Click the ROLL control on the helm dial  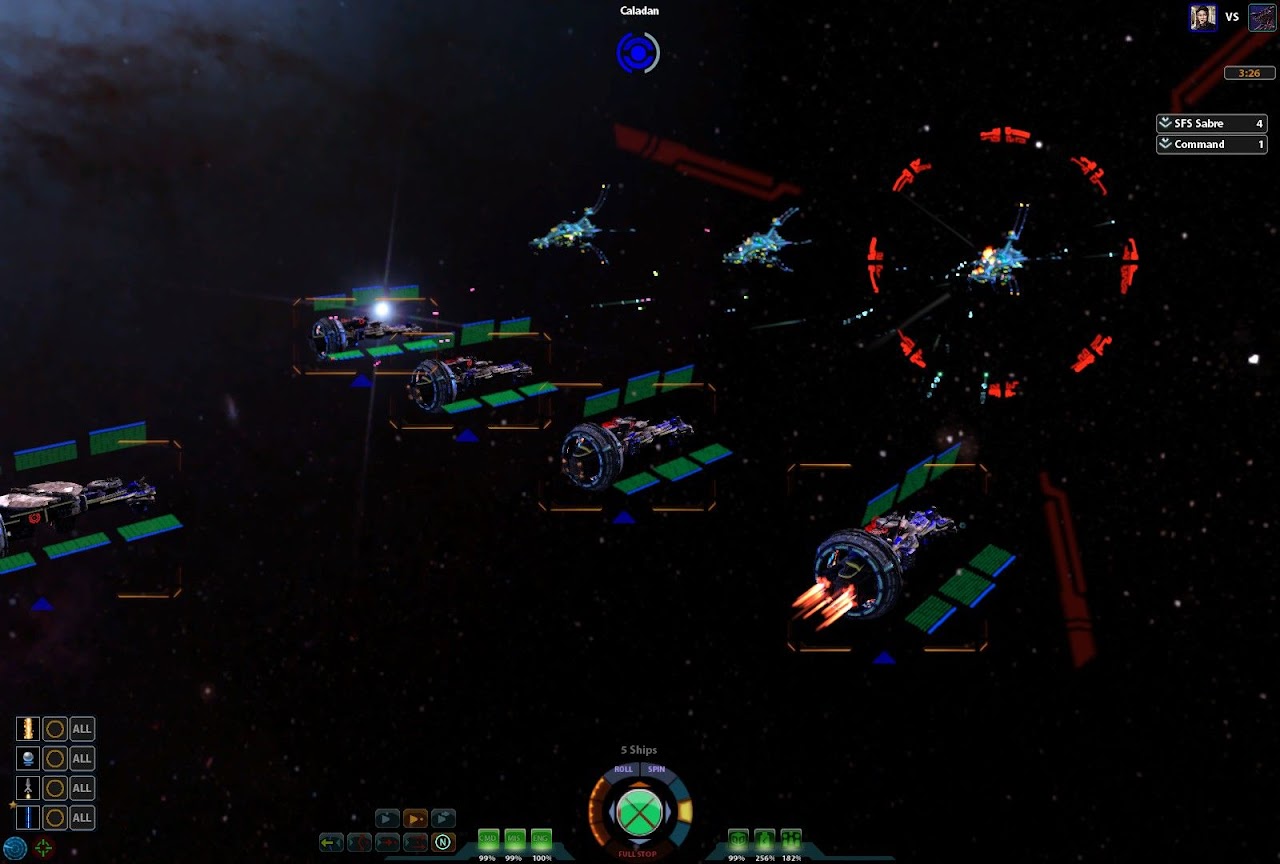[x=623, y=770]
